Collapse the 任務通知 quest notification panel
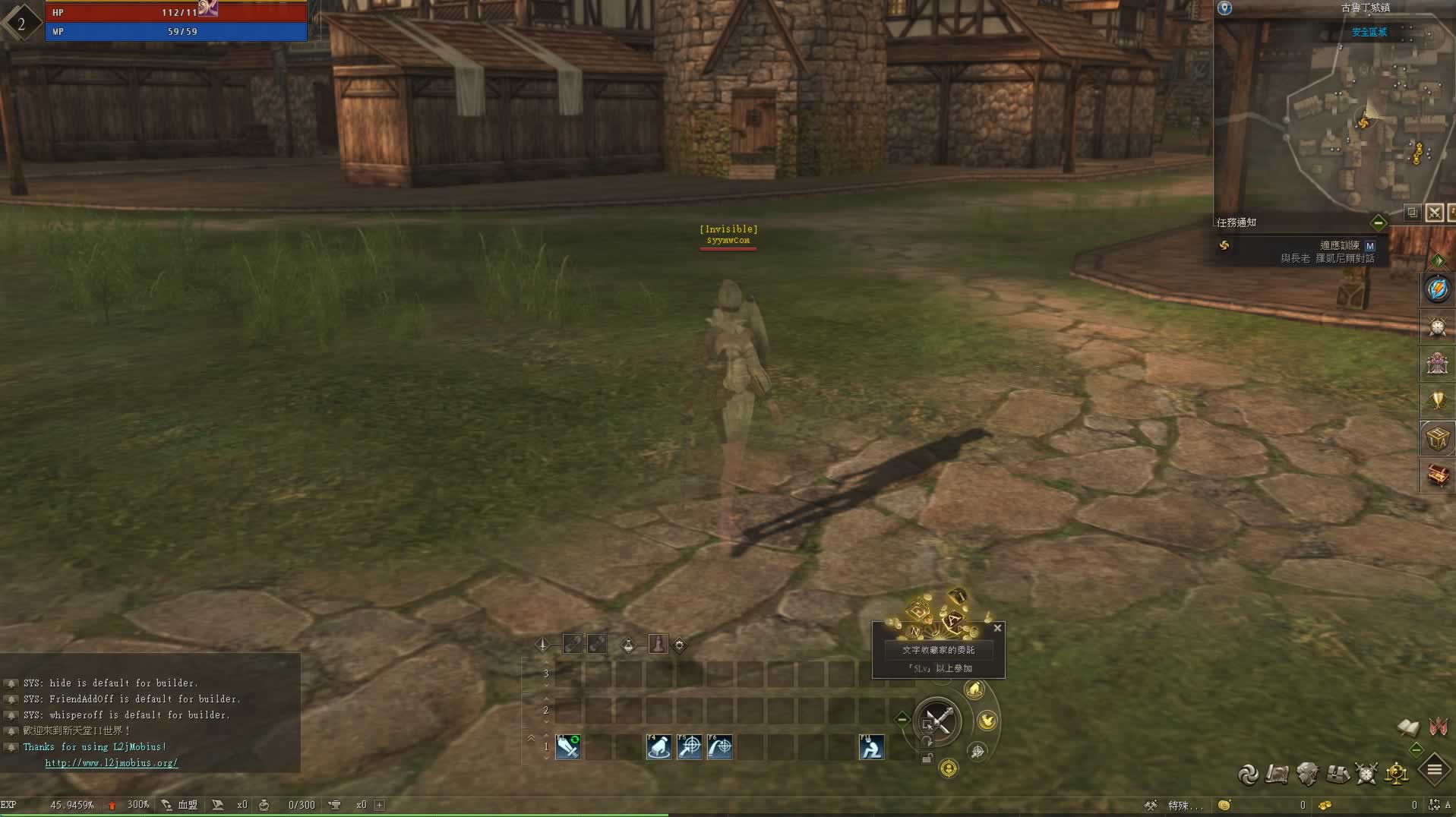The image size is (1456, 817). pyautogui.click(x=1378, y=222)
